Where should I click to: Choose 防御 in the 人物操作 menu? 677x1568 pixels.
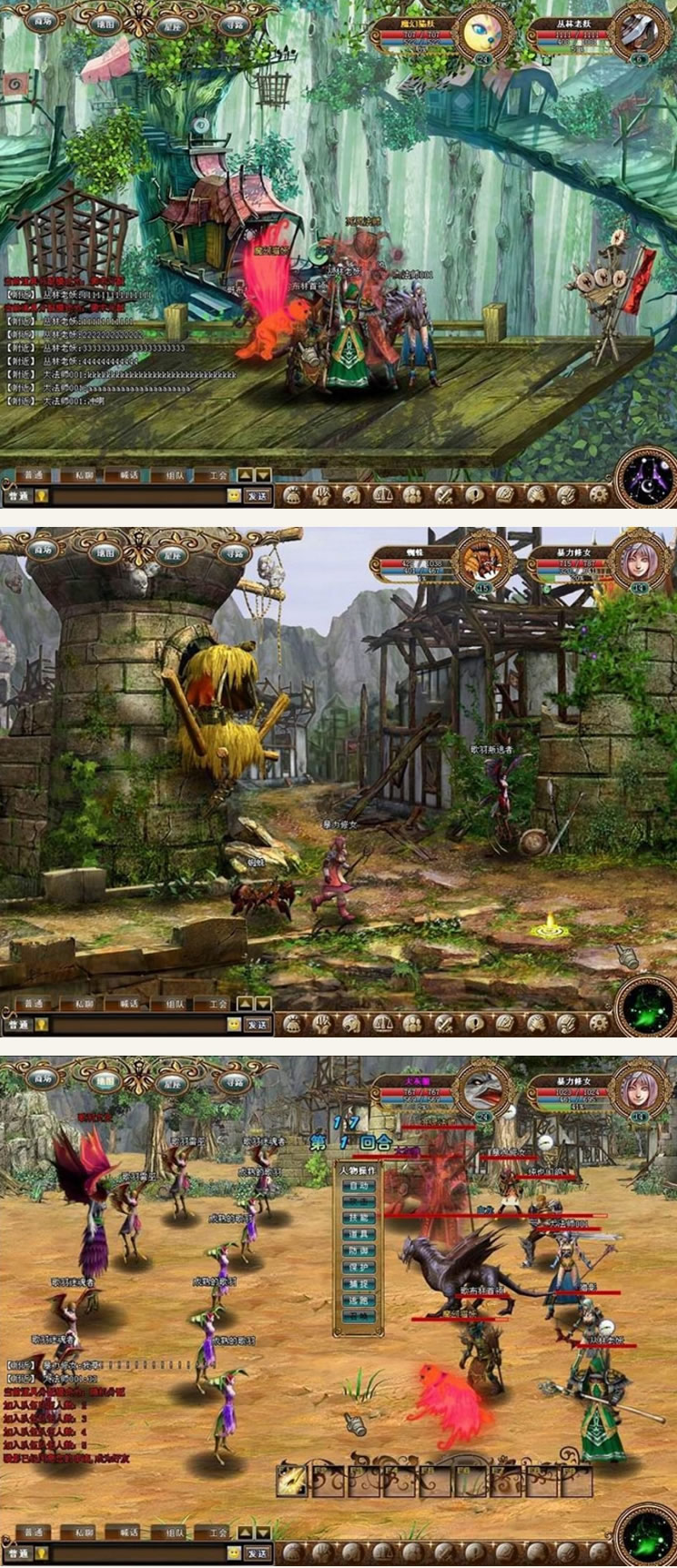point(359,1251)
